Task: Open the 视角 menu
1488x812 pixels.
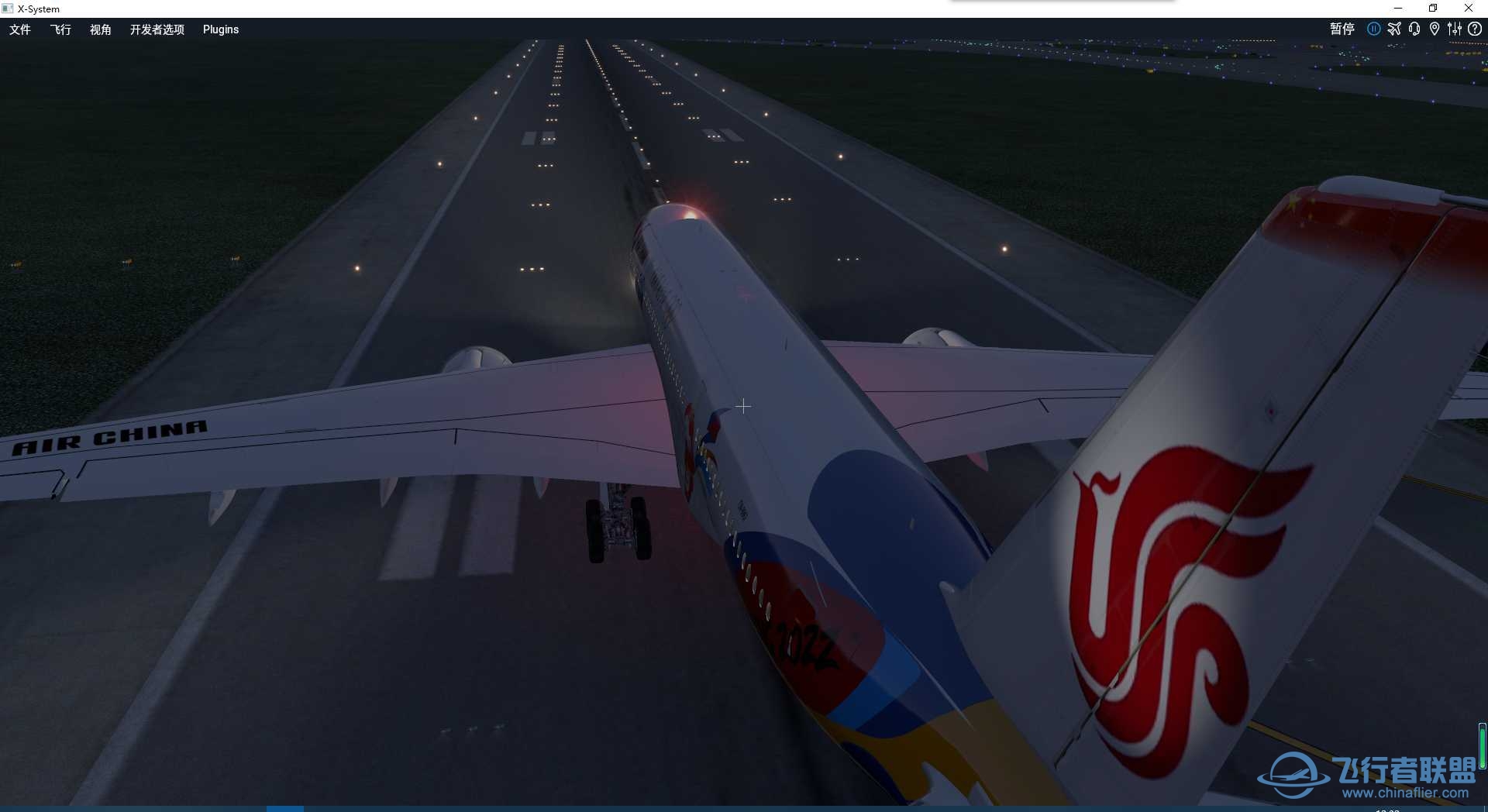Action: [x=101, y=29]
